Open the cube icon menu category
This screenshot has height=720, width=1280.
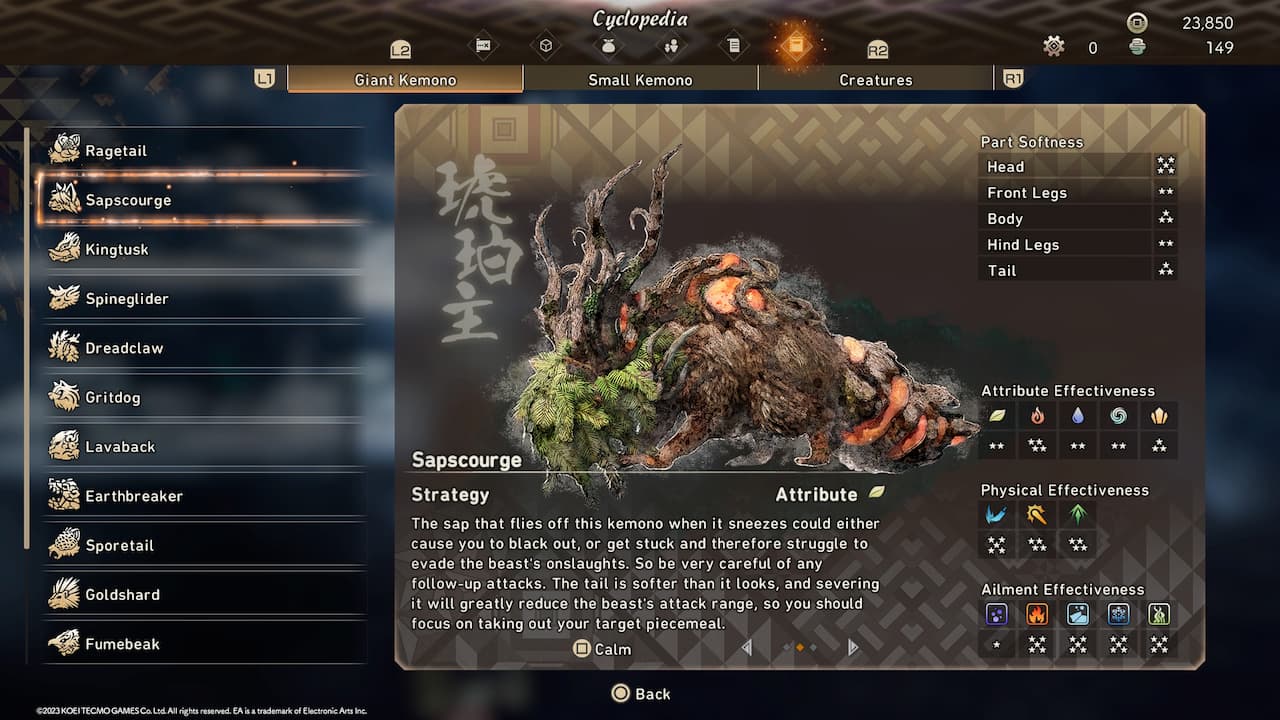click(x=546, y=45)
